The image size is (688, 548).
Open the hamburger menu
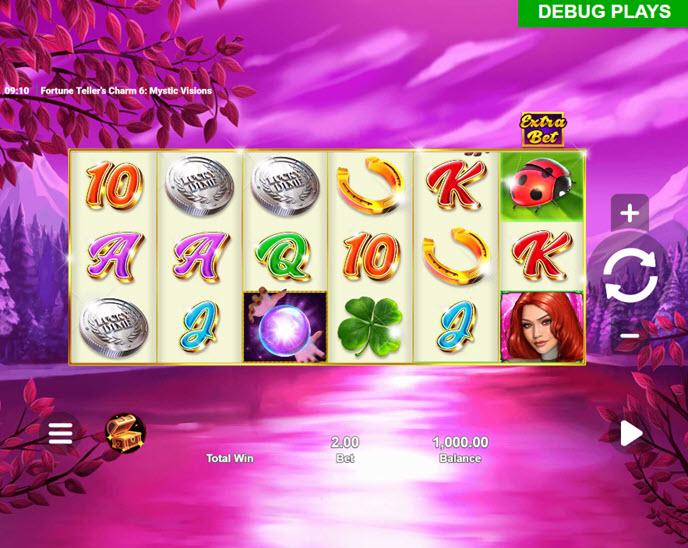(61, 433)
